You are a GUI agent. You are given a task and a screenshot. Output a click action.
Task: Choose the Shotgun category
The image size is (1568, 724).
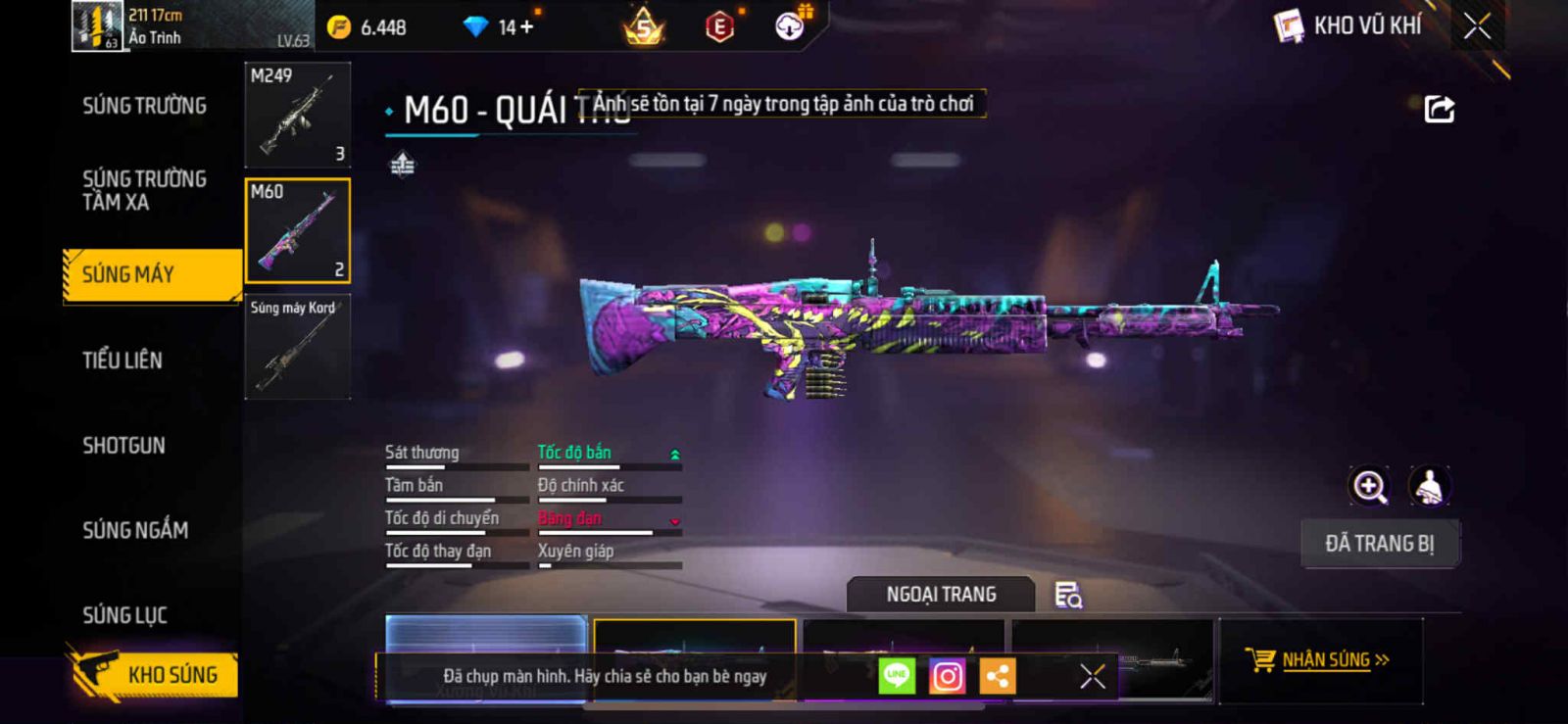[123, 446]
